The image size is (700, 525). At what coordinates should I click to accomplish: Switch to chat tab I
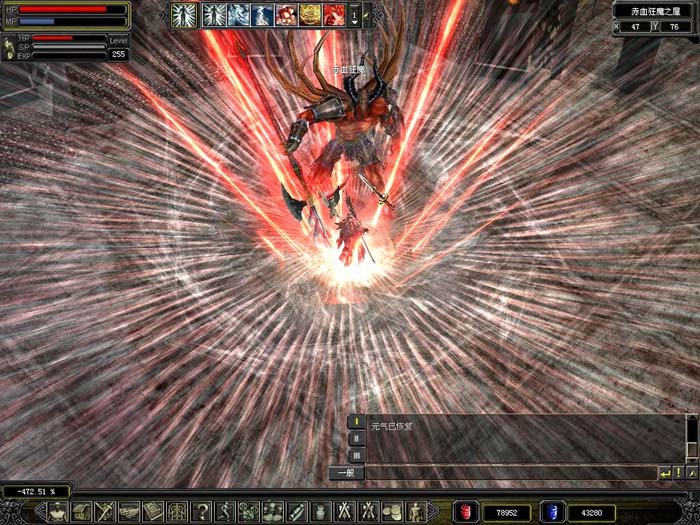(x=356, y=423)
